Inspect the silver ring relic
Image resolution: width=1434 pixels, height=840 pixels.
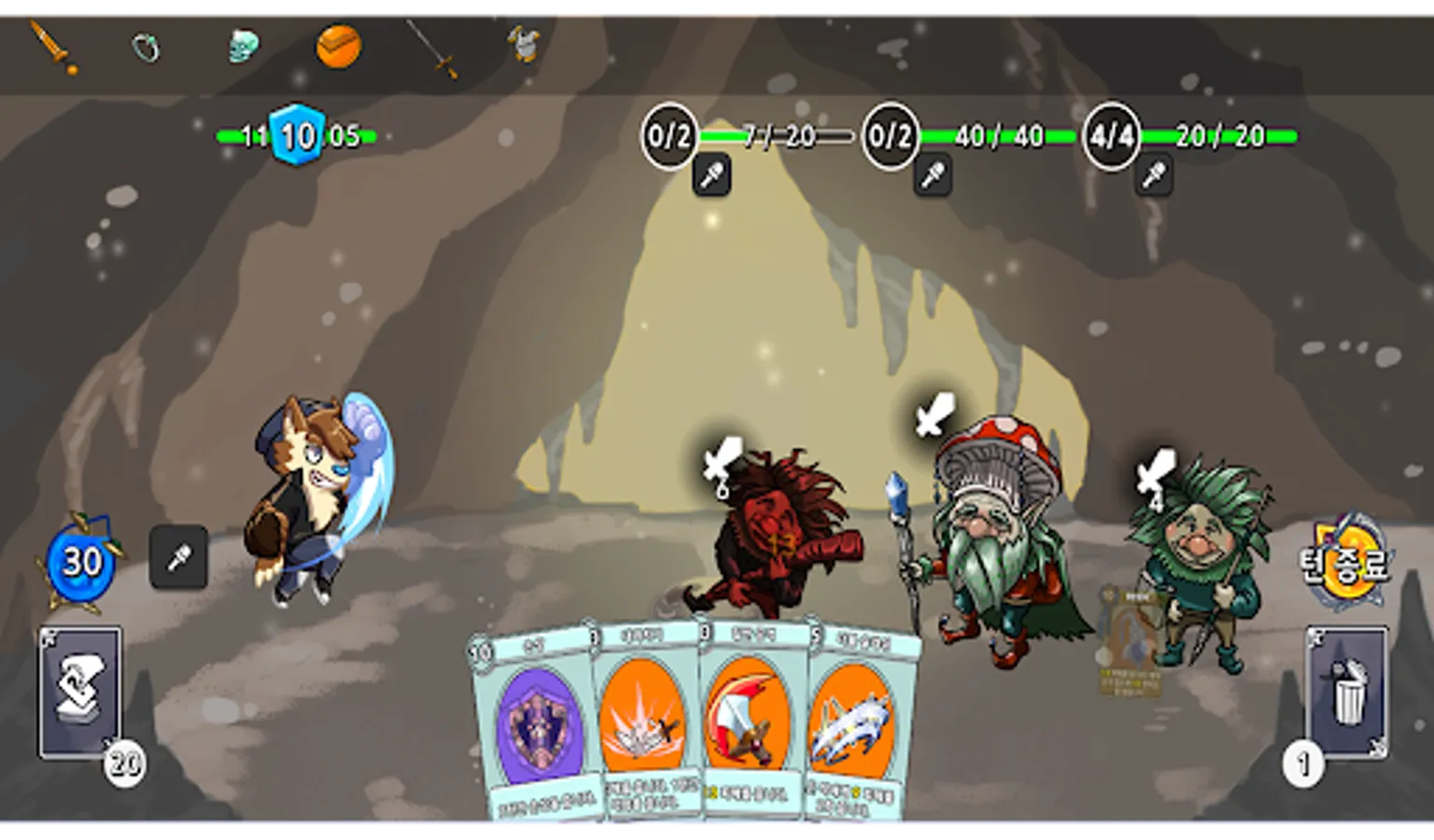146,47
